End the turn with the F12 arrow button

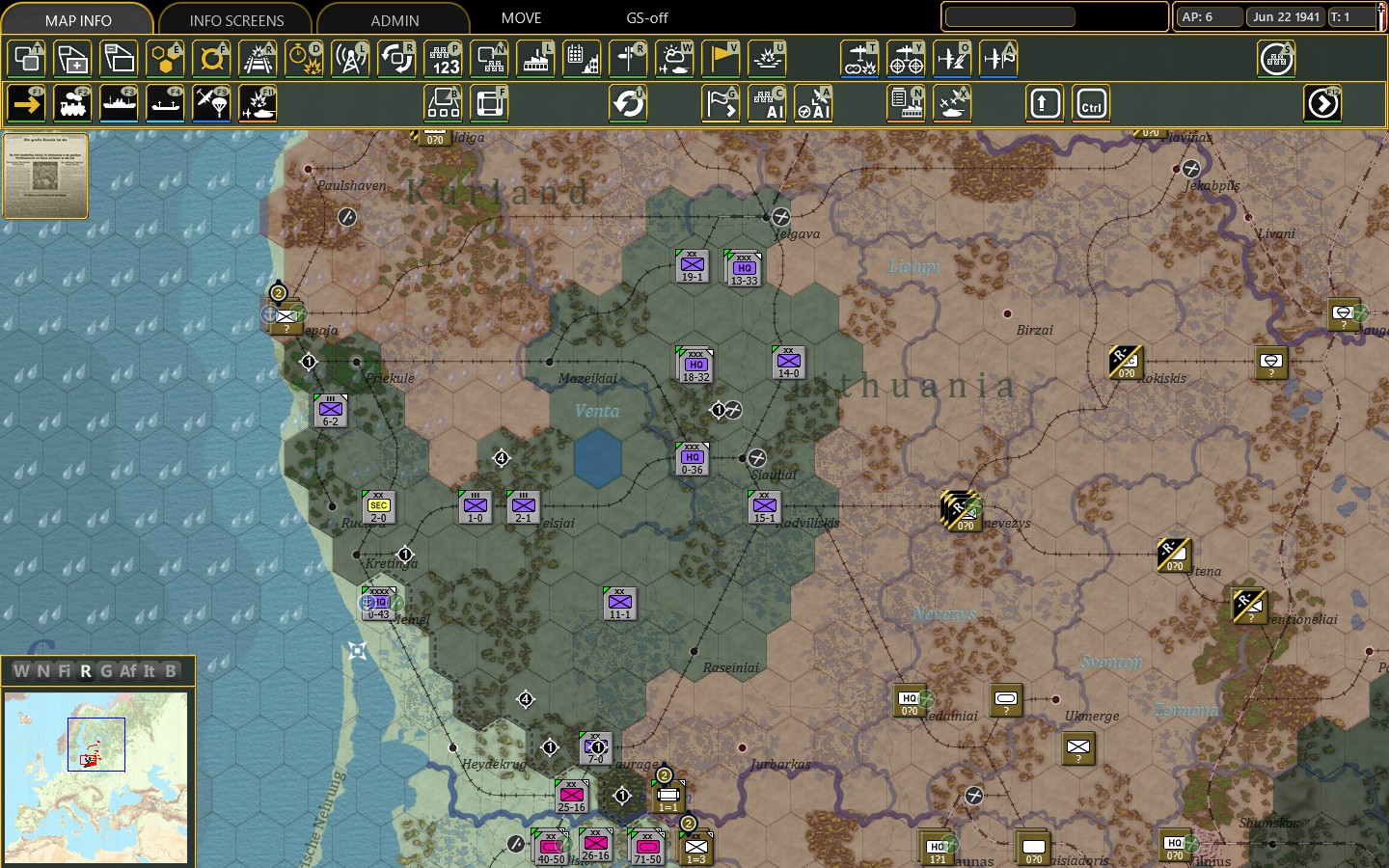pos(1323,103)
